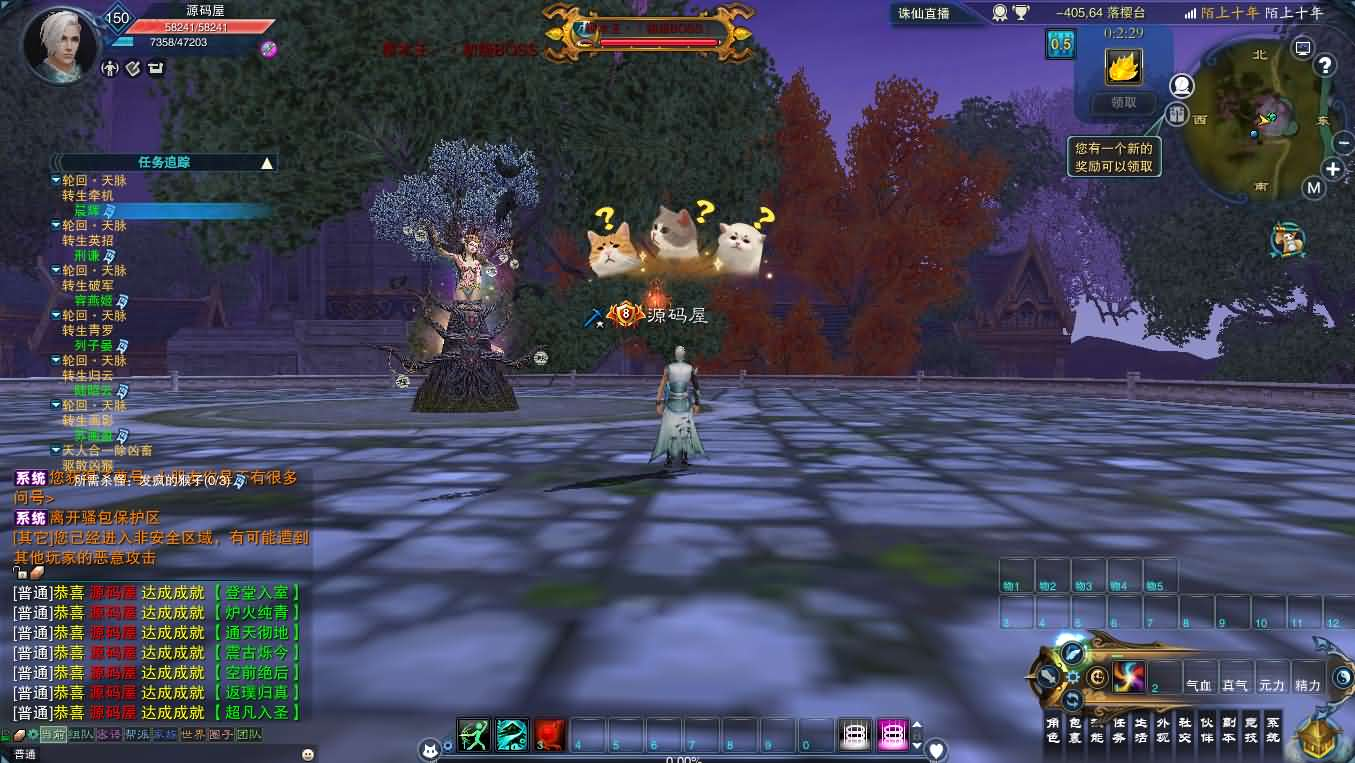Use the colorful swirl skill icon
1355x763 pixels.
coord(1128,678)
